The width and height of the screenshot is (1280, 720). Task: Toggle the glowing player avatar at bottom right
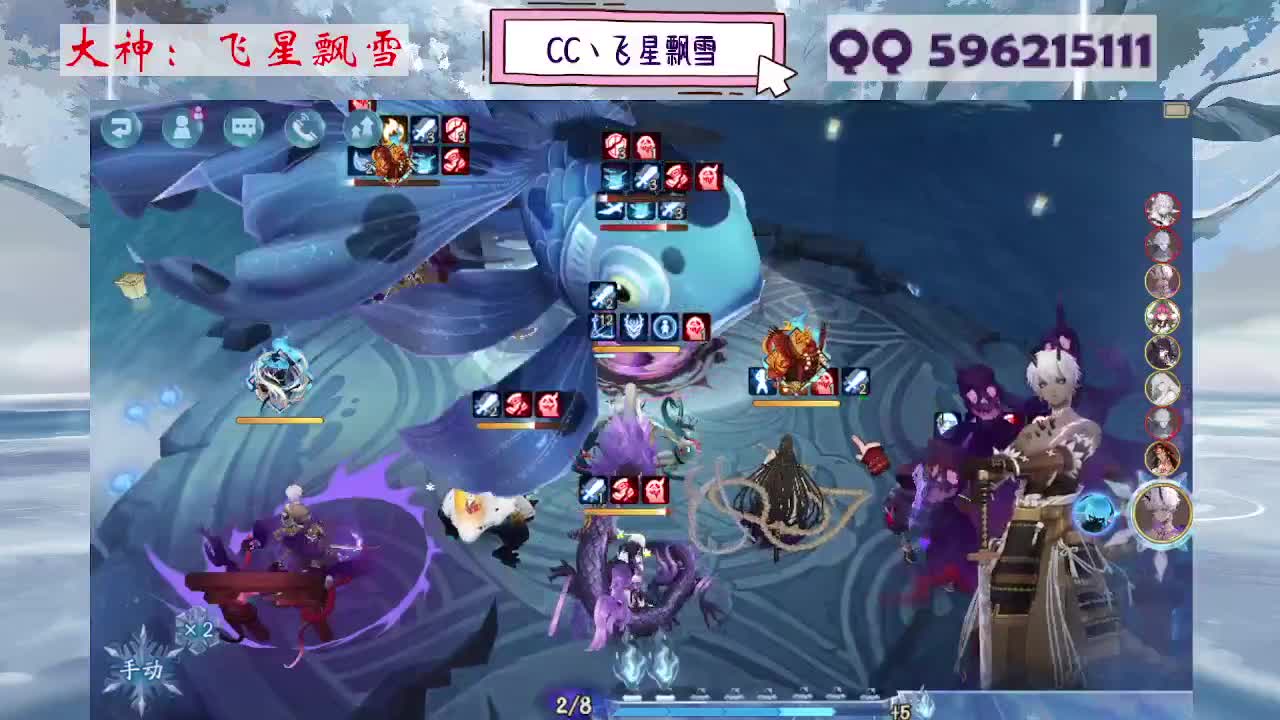pos(1163,515)
